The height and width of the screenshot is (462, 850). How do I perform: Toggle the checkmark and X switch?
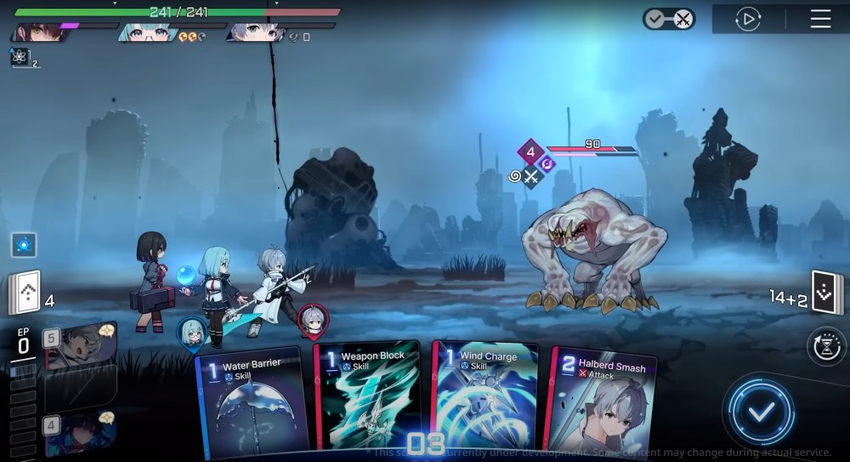(668, 19)
